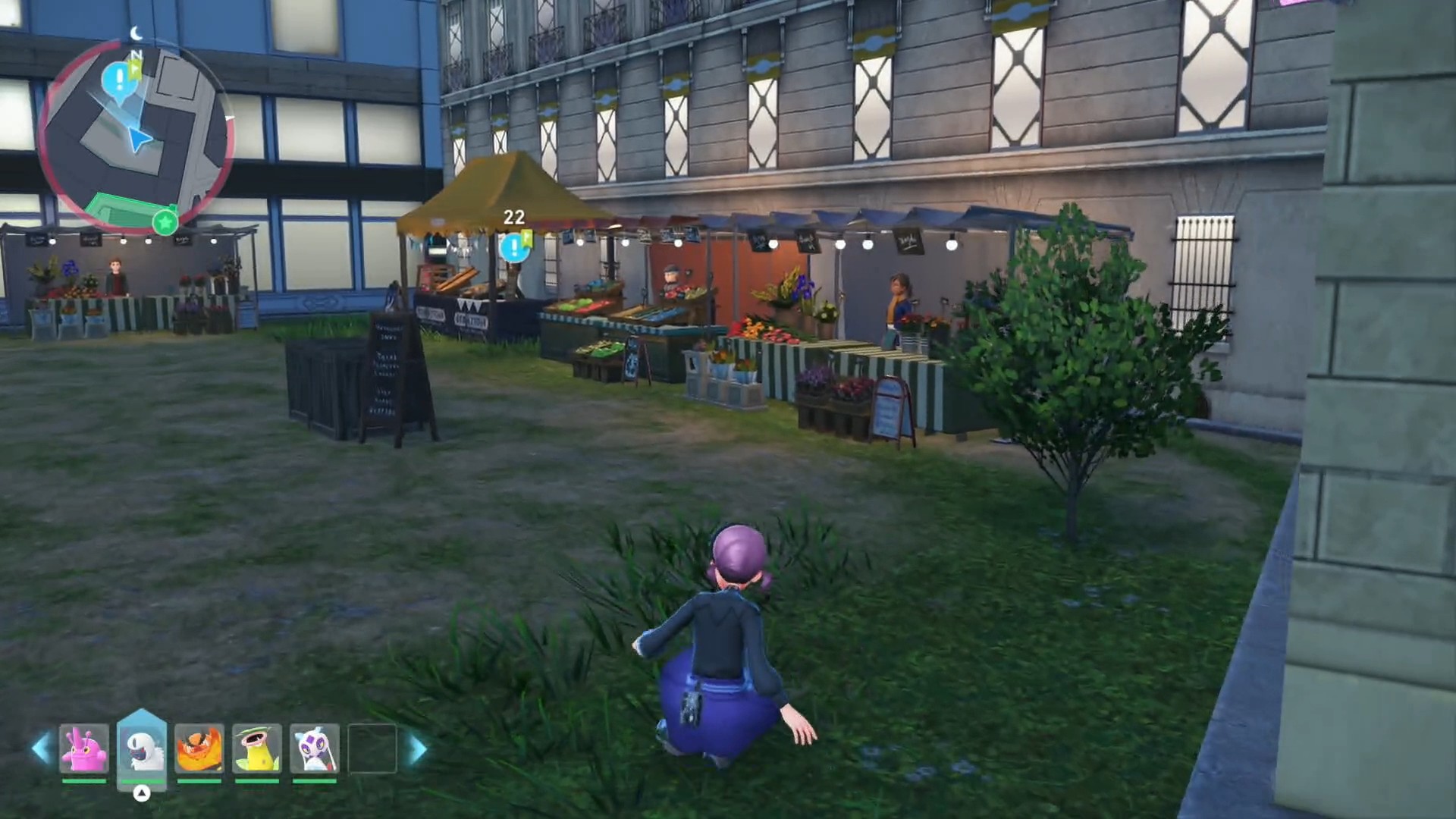This screenshot has height=819, width=1456.
Task: Choose the yellow Victreebel party slot
Action: pyautogui.click(x=257, y=748)
